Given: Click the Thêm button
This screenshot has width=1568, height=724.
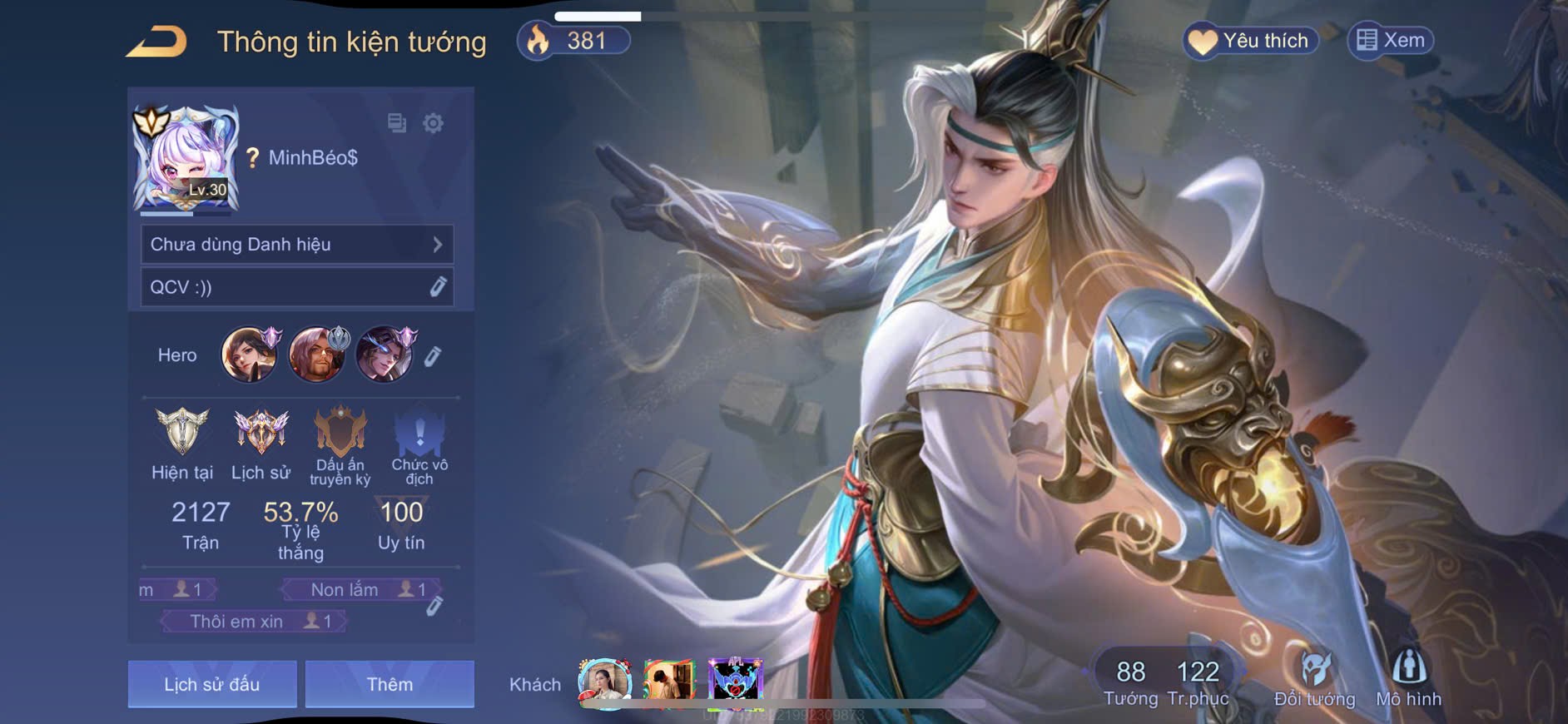Looking at the screenshot, I should click(390, 684).
